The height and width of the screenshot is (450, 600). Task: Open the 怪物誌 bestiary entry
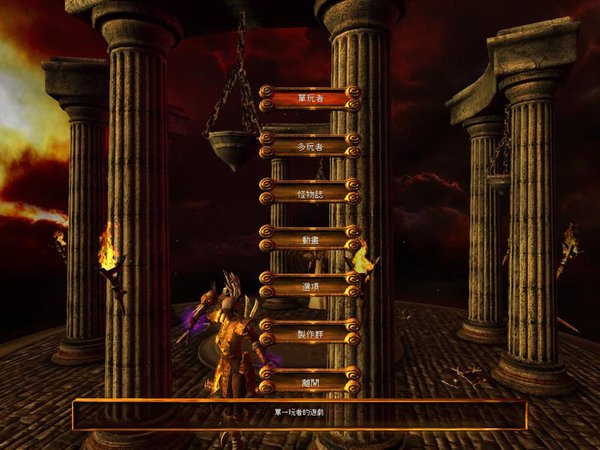309,191
